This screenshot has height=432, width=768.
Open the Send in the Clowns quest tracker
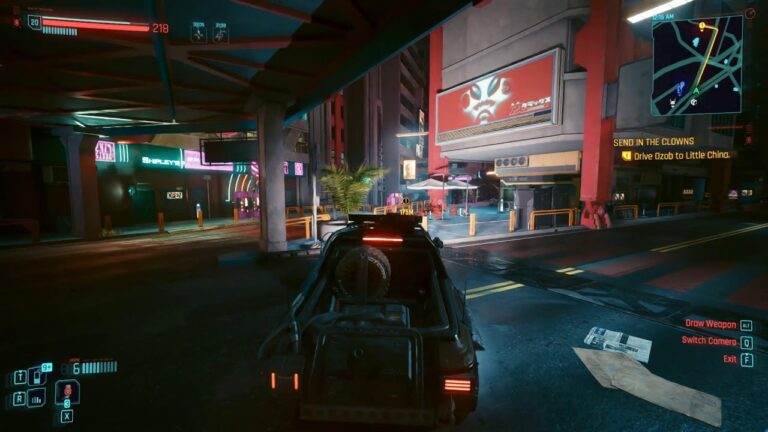pyautogui.click(x=653, y=142)
